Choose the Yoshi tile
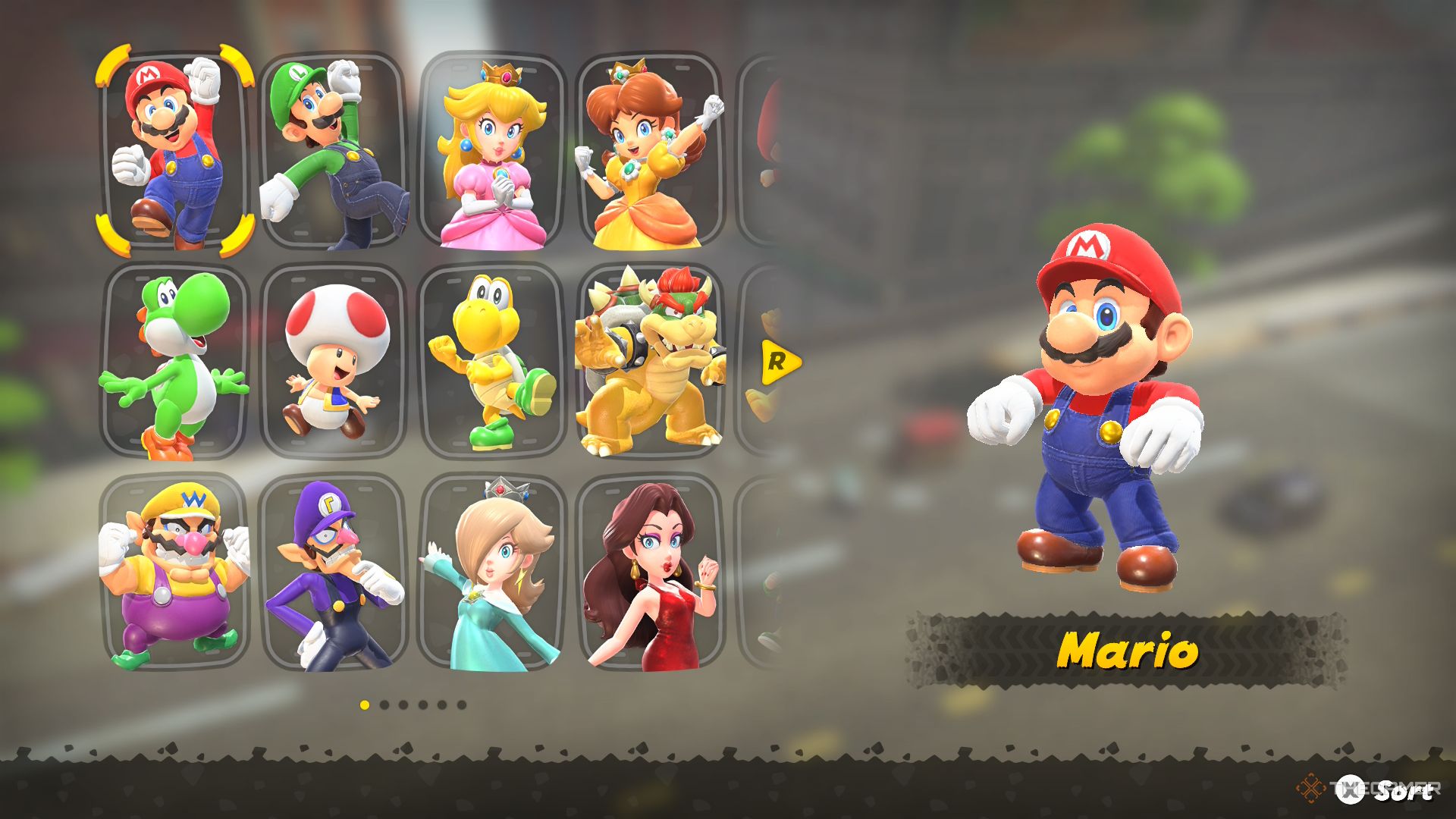Viewport: 1456px width, 819px height. (x=174, y=362)
